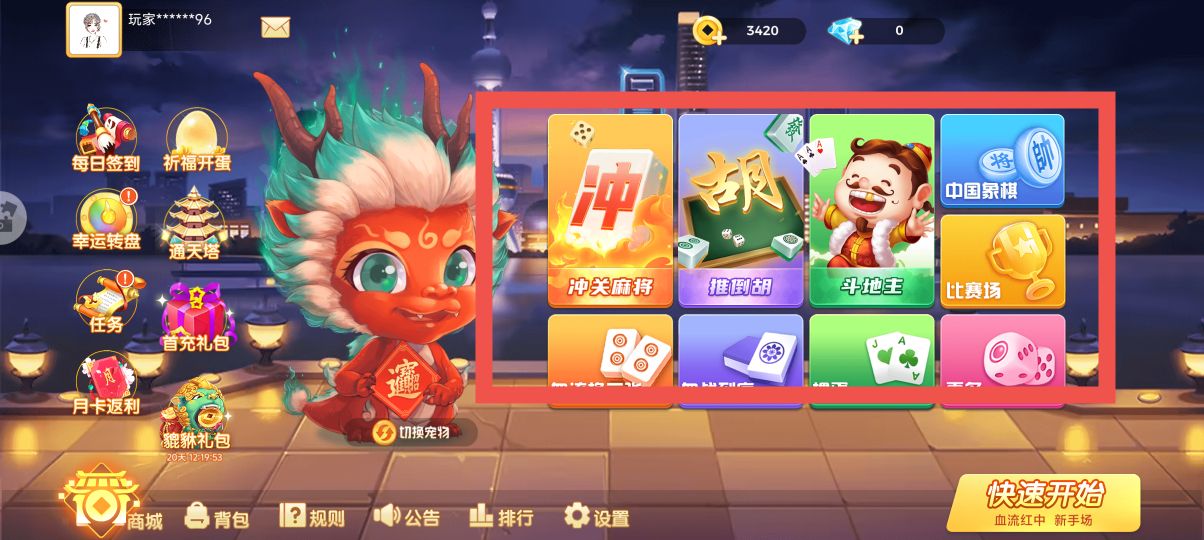View the 排行 leaderboard
This screenshot has width=1204, height=540.
click(501, 516)
